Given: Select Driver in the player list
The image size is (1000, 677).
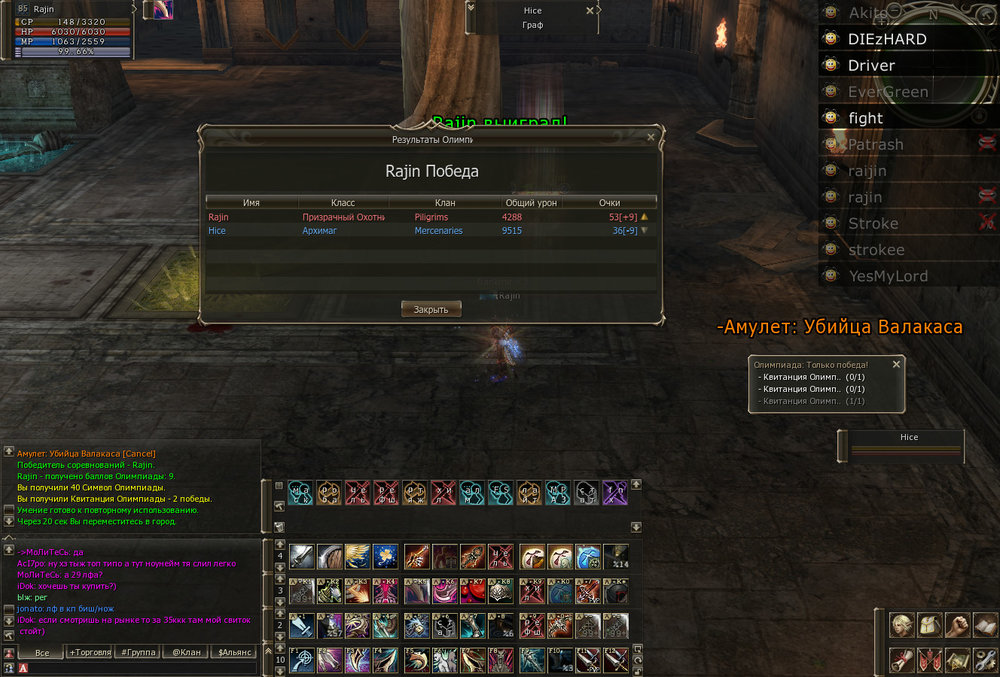Looking at the screenshot, I should (871, 65).
